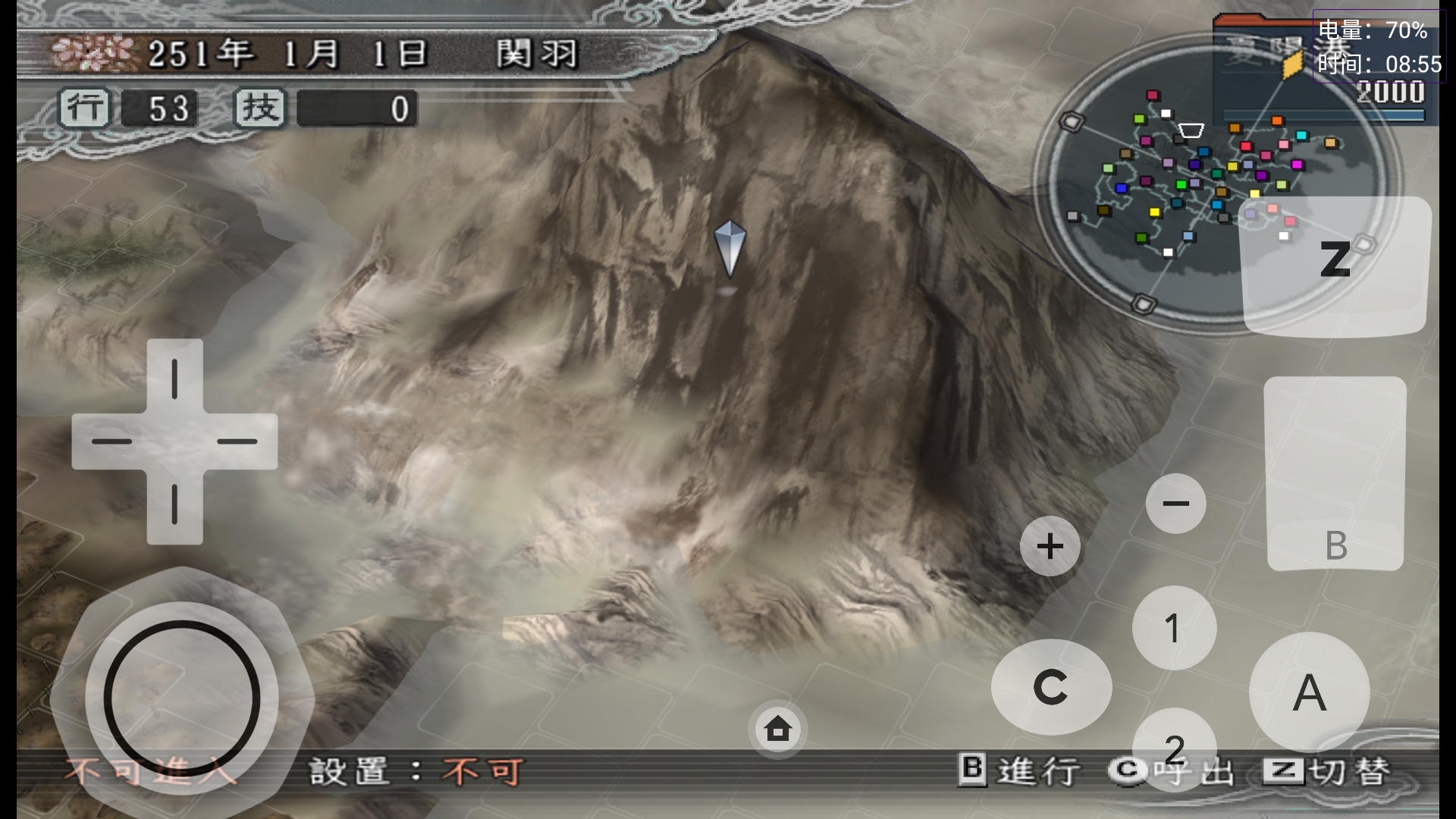
Task: Select the 関羽 character name banner
Action: (x=539, y=53)
